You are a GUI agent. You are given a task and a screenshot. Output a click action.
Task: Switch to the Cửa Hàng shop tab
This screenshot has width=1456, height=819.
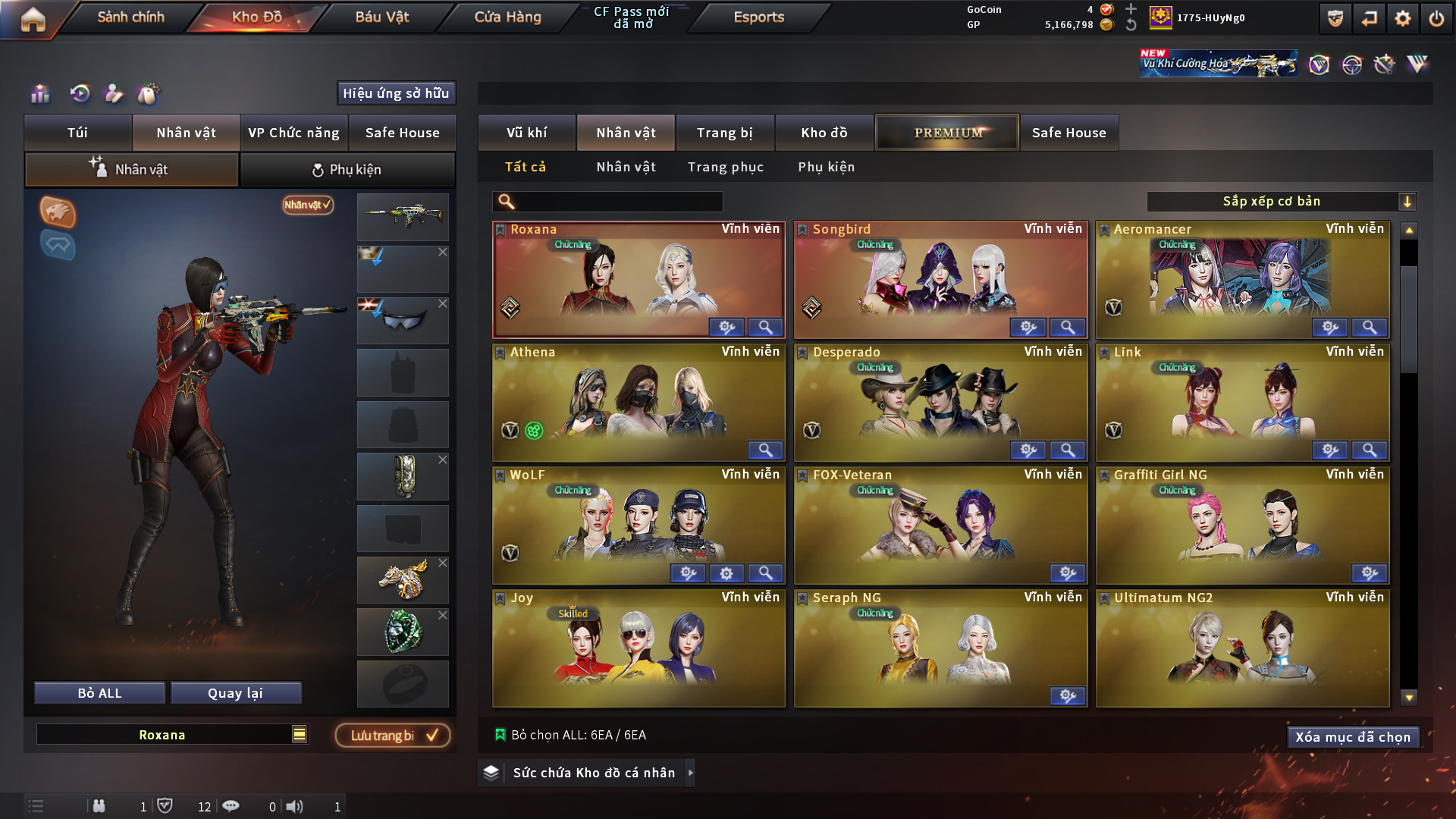507,17
